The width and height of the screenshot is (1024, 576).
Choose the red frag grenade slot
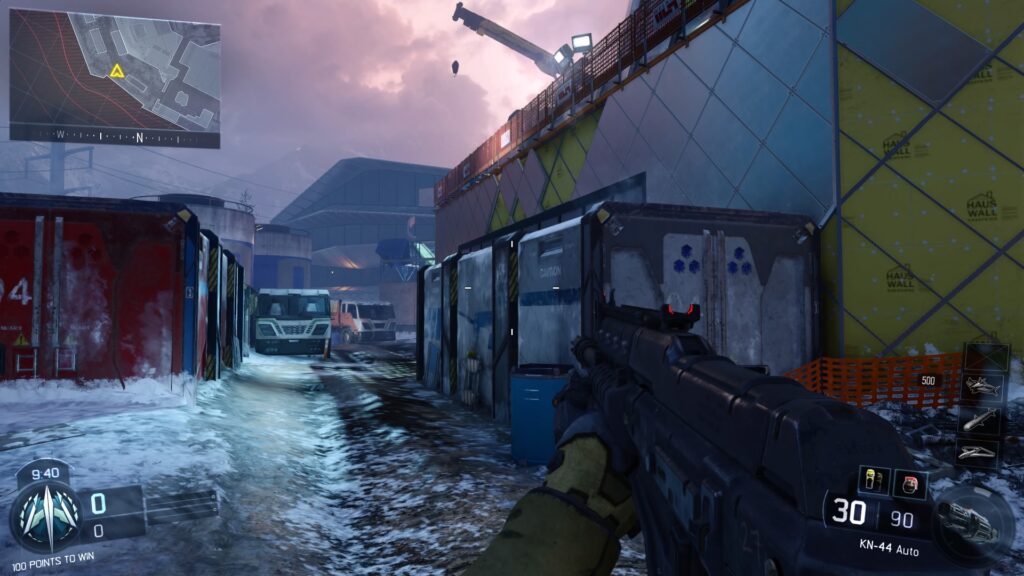909,483
